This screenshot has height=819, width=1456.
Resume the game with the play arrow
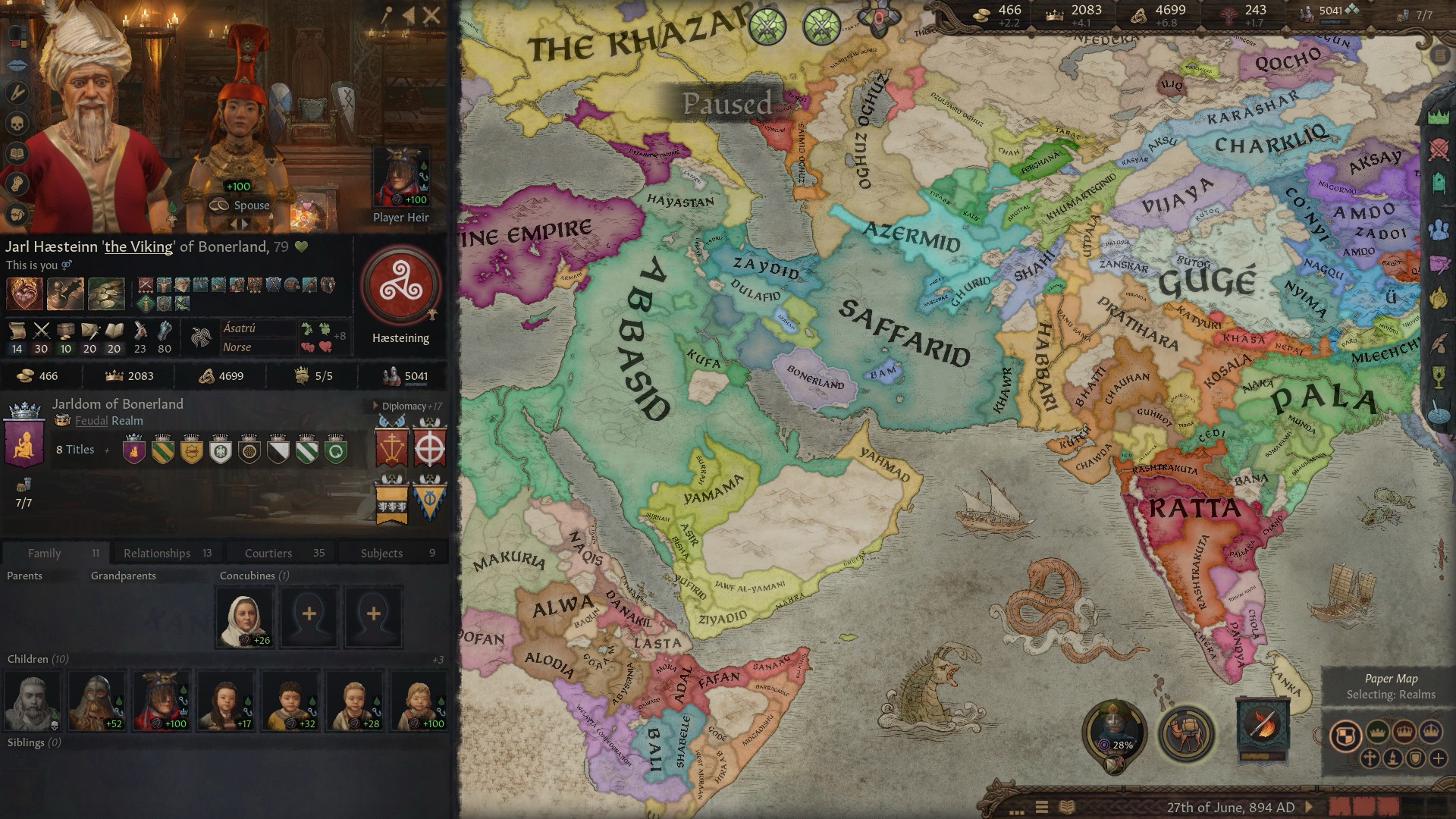1309,807
